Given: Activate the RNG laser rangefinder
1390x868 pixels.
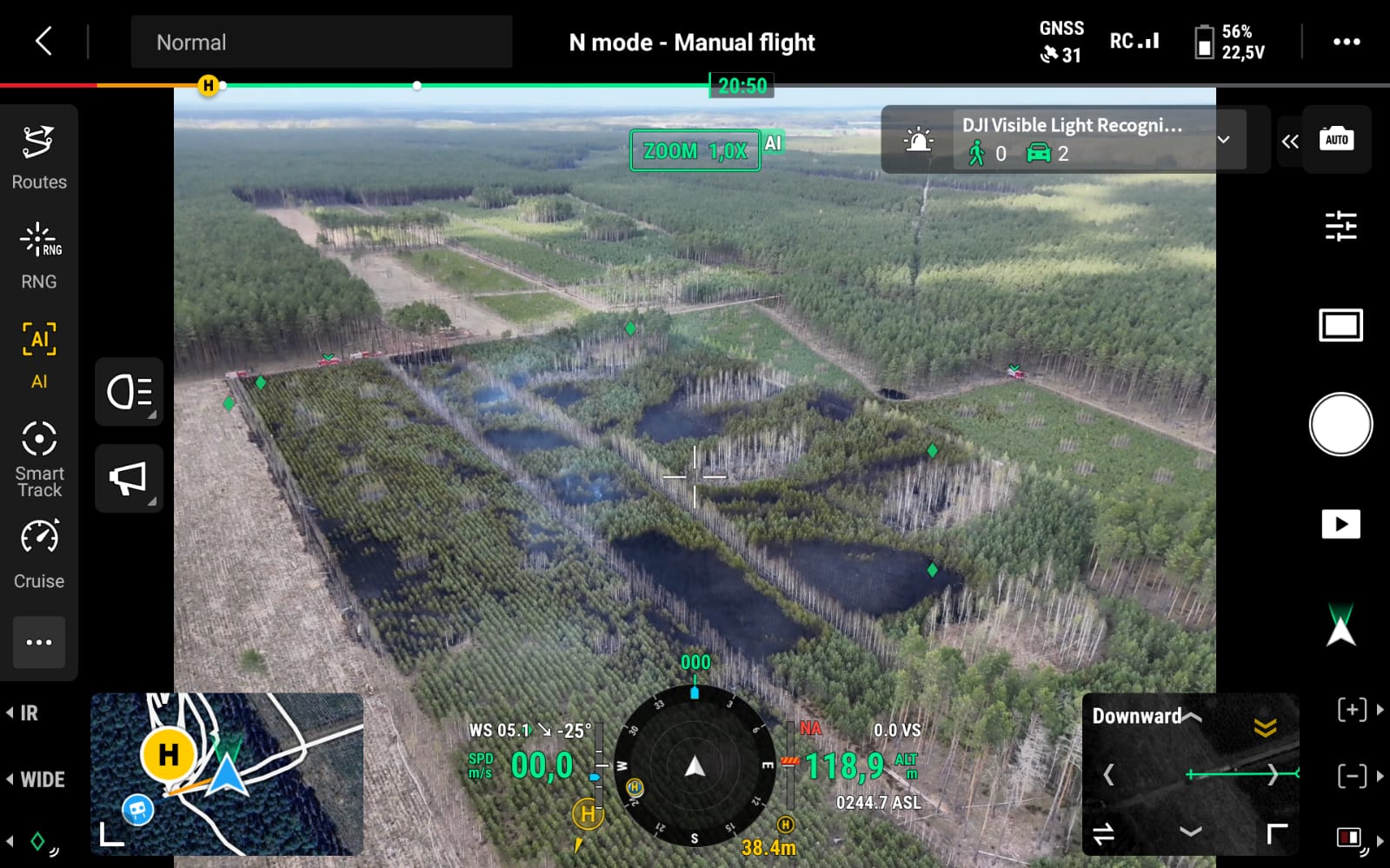Looking at the screenshot, I should (x=39, y=256).
